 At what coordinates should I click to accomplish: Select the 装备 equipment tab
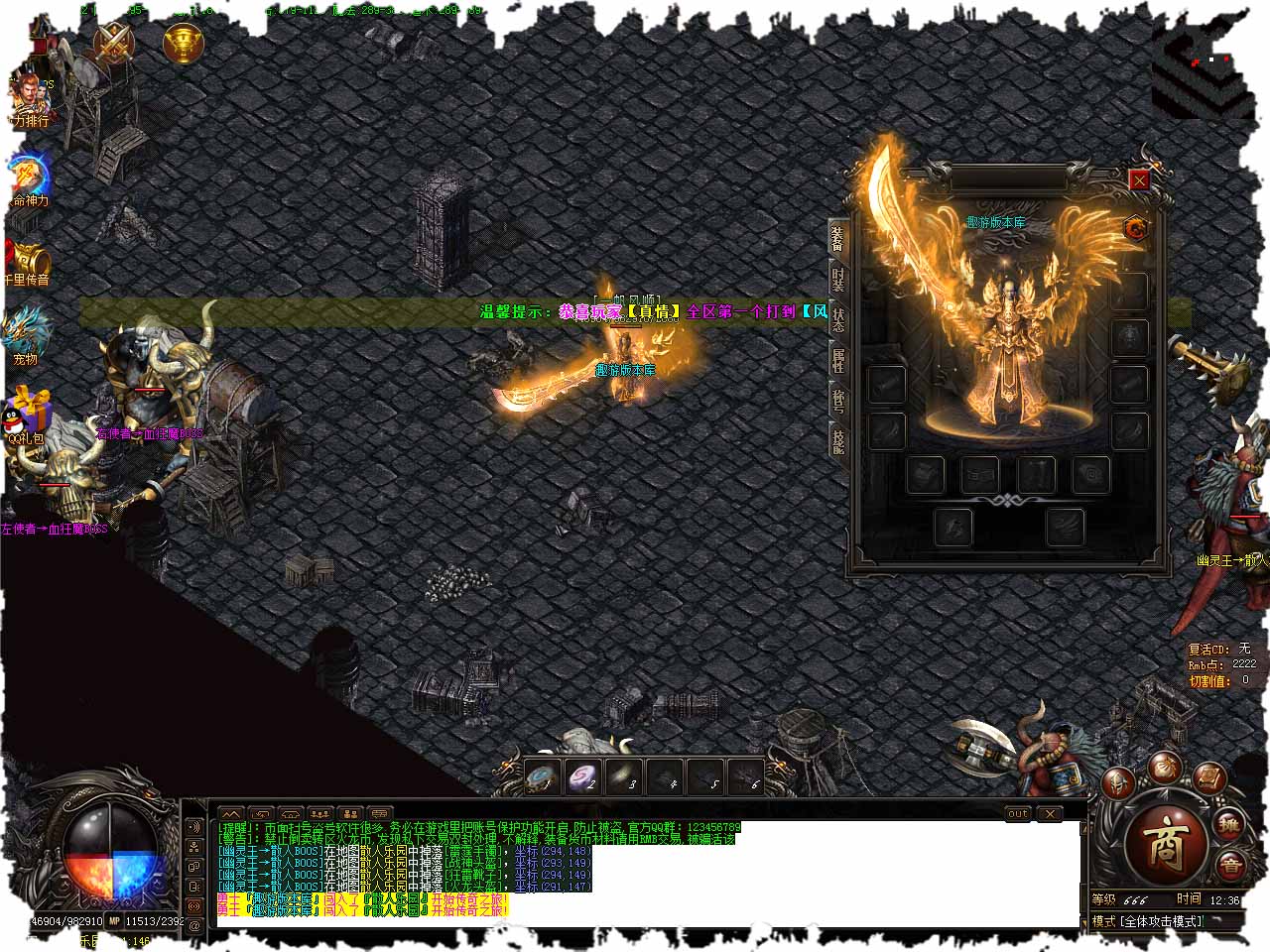point(838,238)
